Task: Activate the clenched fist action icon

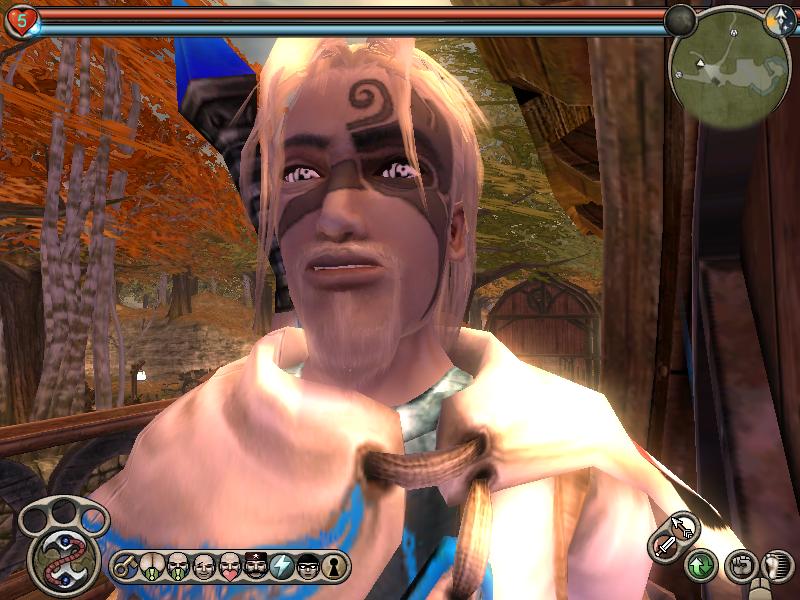Action: pos(737,567)
